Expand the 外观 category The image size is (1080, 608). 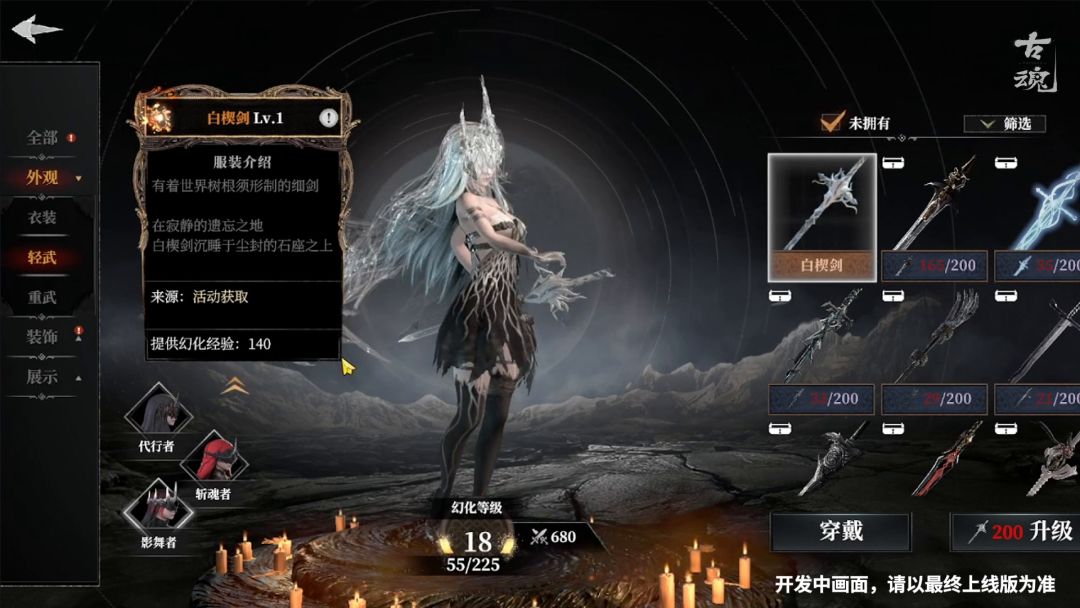coord(45,178)
